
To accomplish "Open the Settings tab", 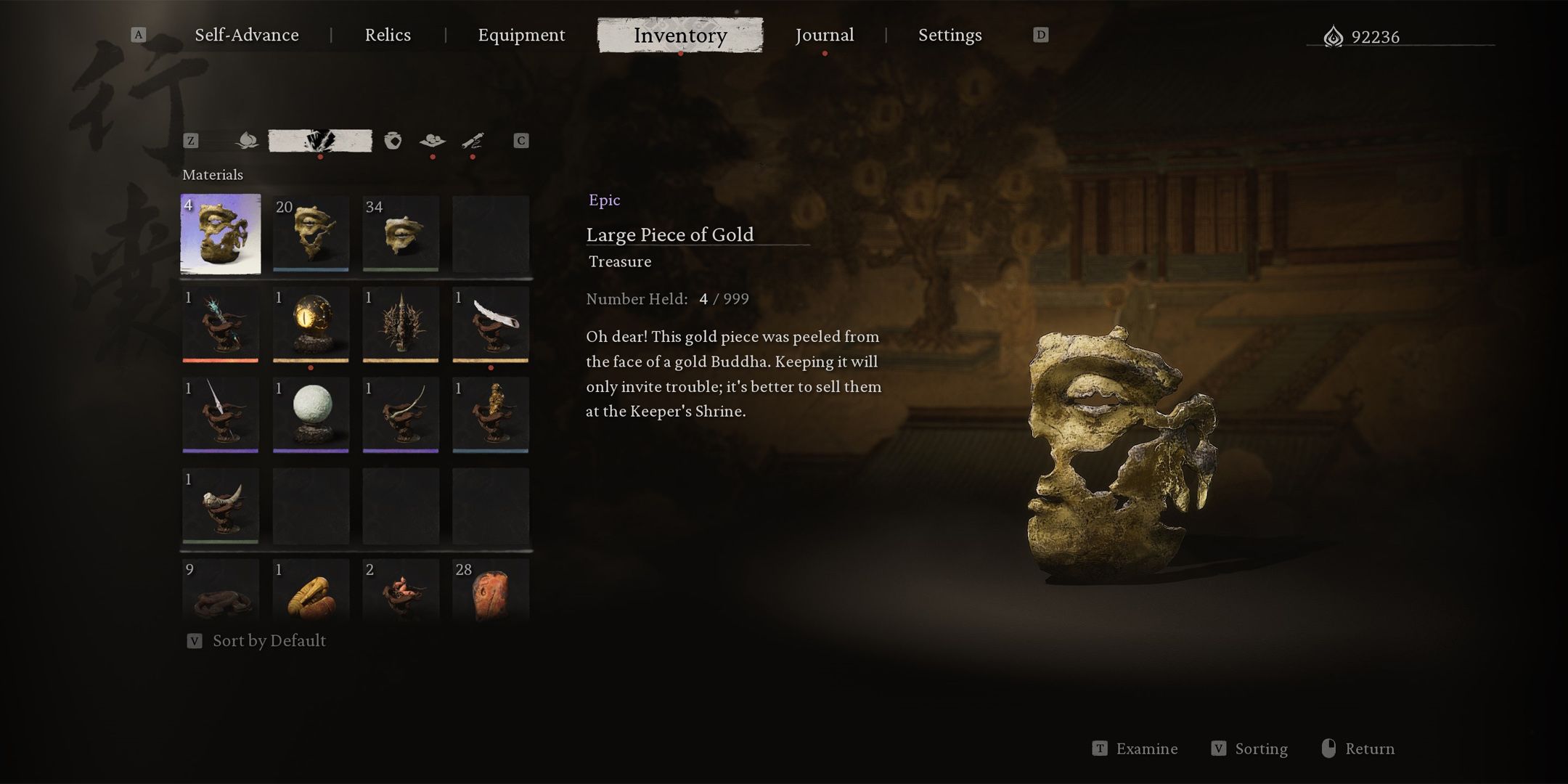I will pos(950,35).
